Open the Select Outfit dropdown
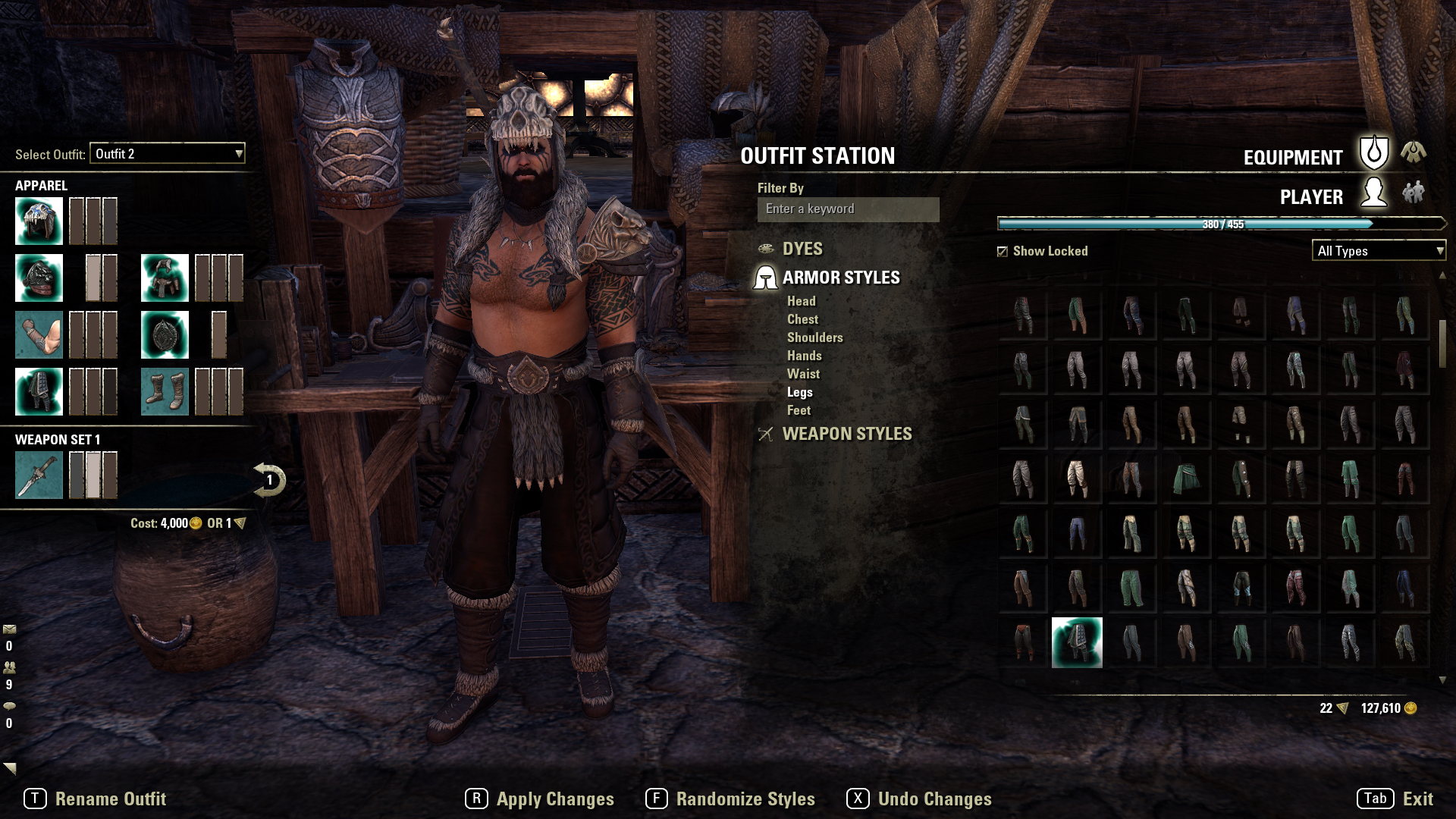This screenshot has height=819, width=1456. pos(168,154)
